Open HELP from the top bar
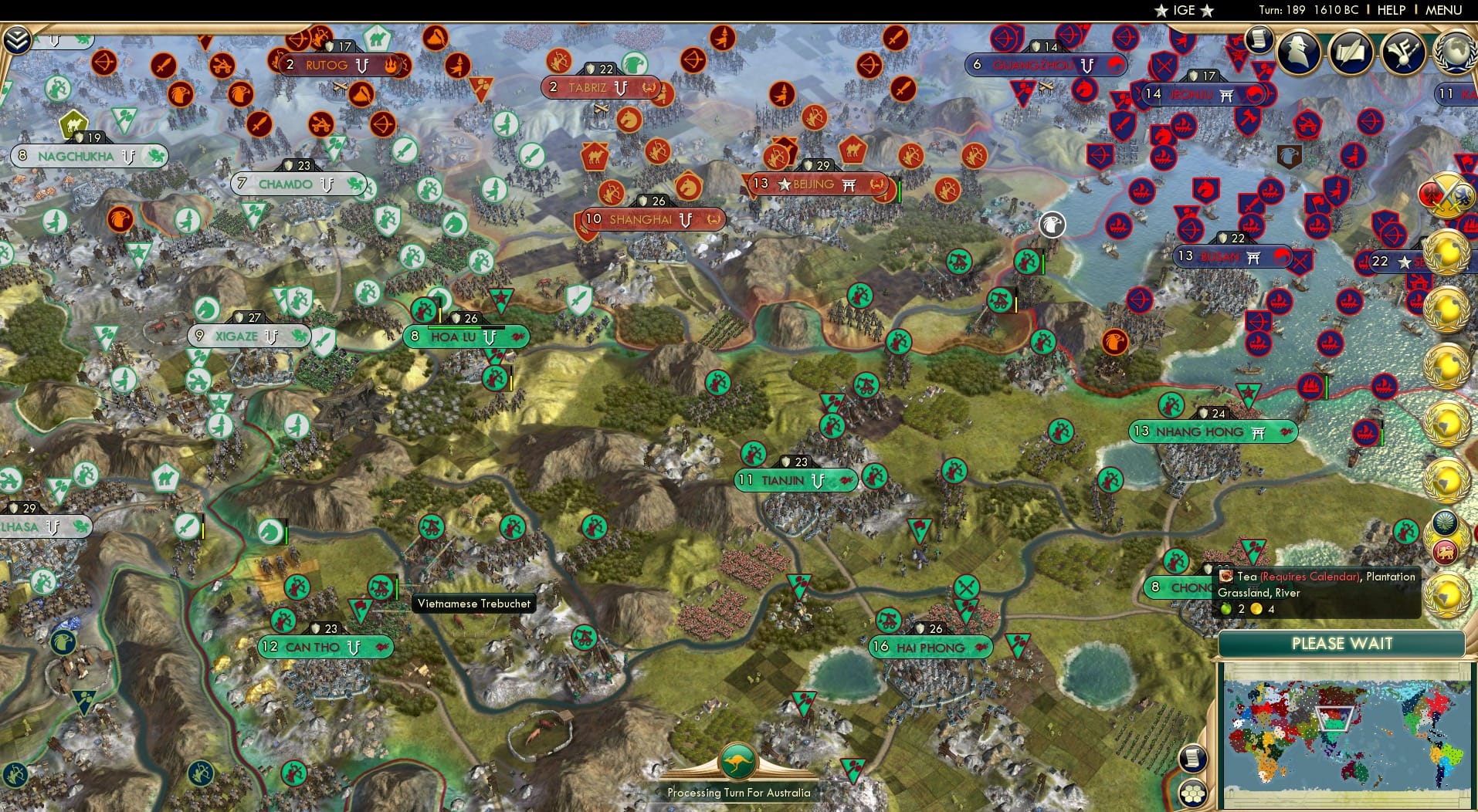The height and width of the screenshot is (812, 1478). 1390,10
